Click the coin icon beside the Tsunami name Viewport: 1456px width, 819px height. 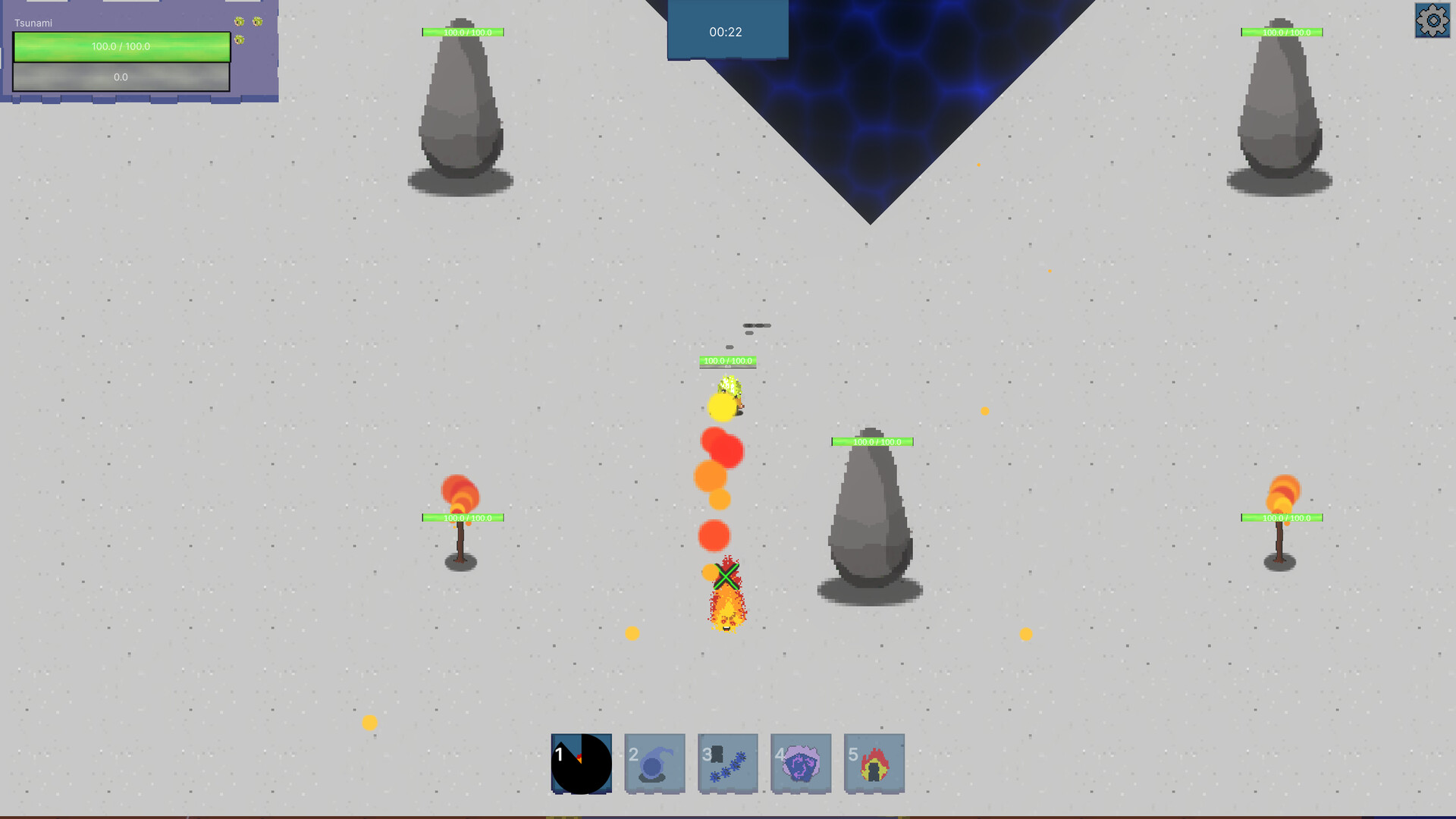click(x=240, y=21)
